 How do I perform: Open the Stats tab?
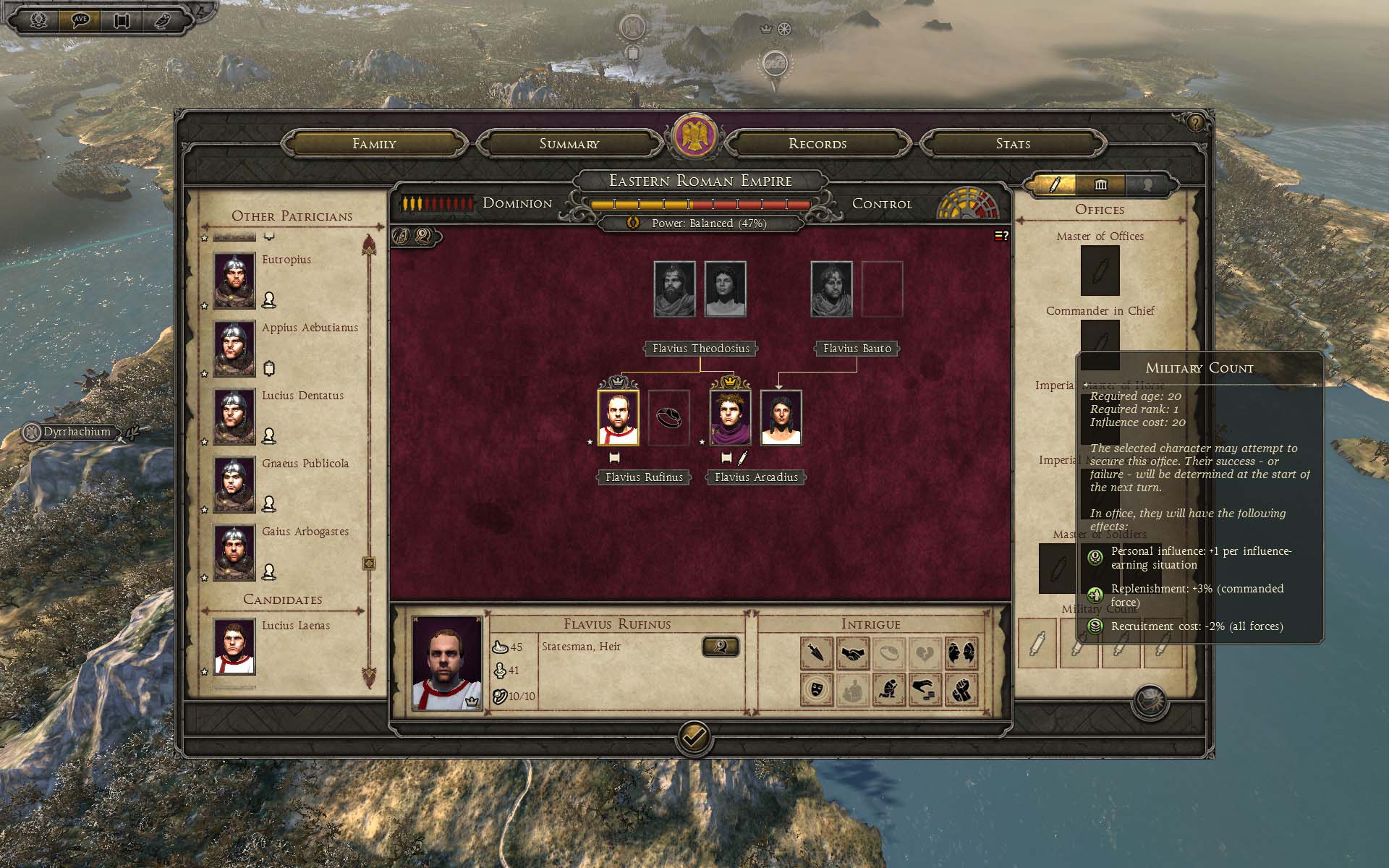click(1012, 144)
